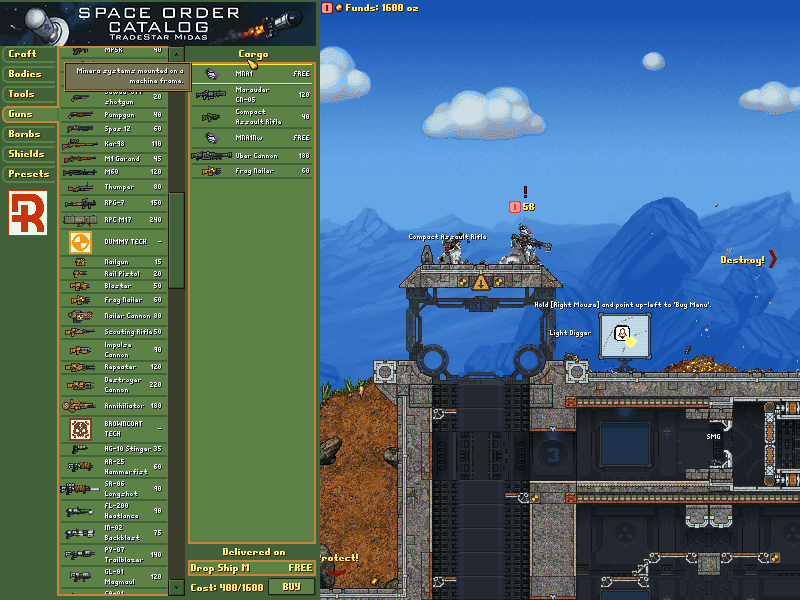
Task: Remove the Uber Cannon from cargo
Action: tap(251, 156)
